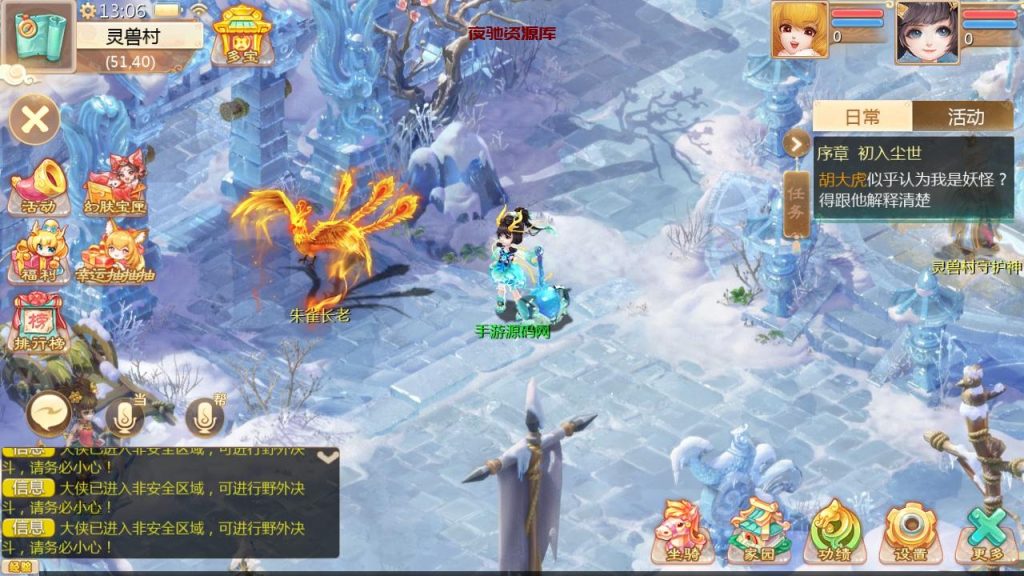
Task: Open the 排行榜 leaderboard
Action: pos(39,320)
